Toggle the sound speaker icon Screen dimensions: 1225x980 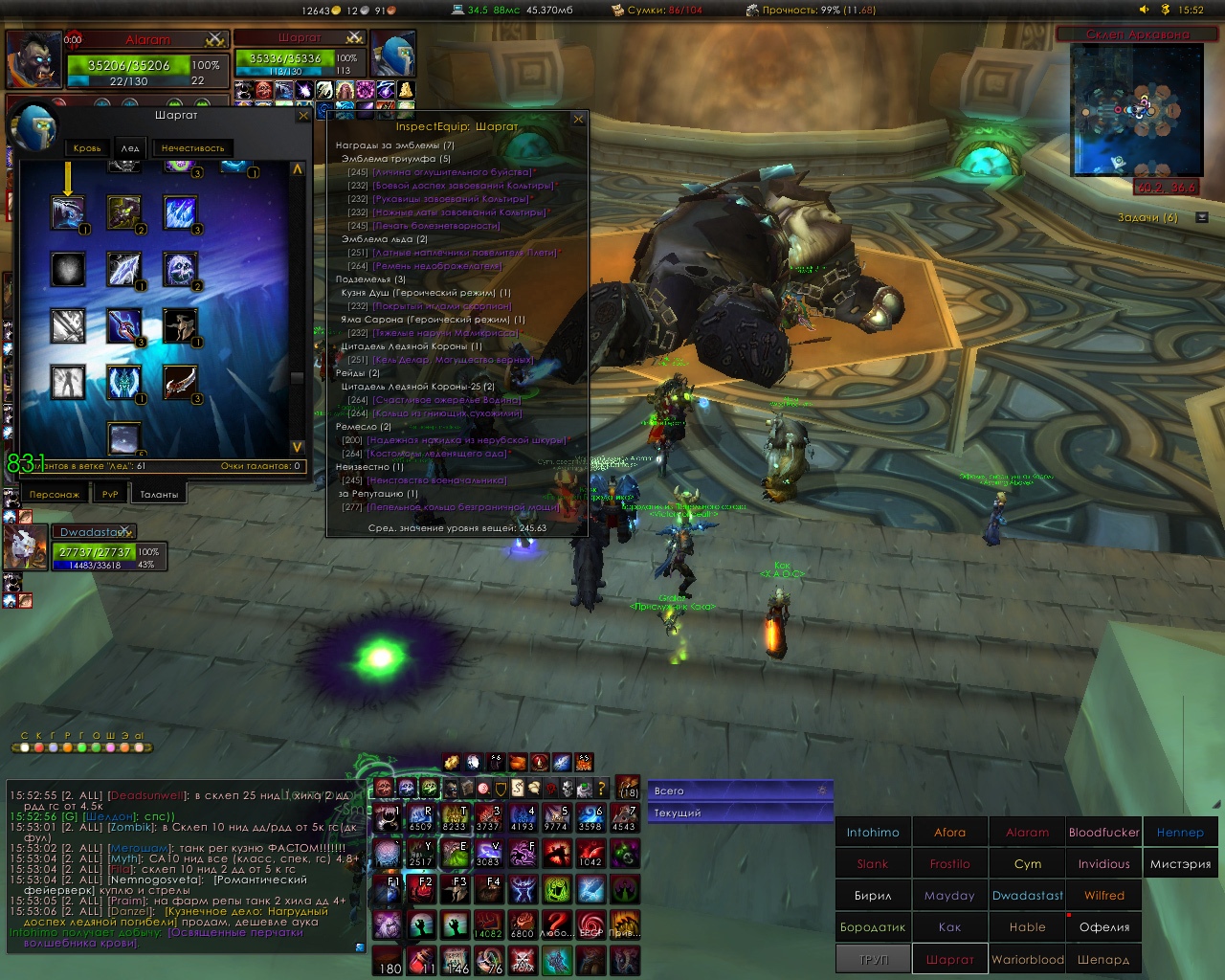(x=1144, y=10)
